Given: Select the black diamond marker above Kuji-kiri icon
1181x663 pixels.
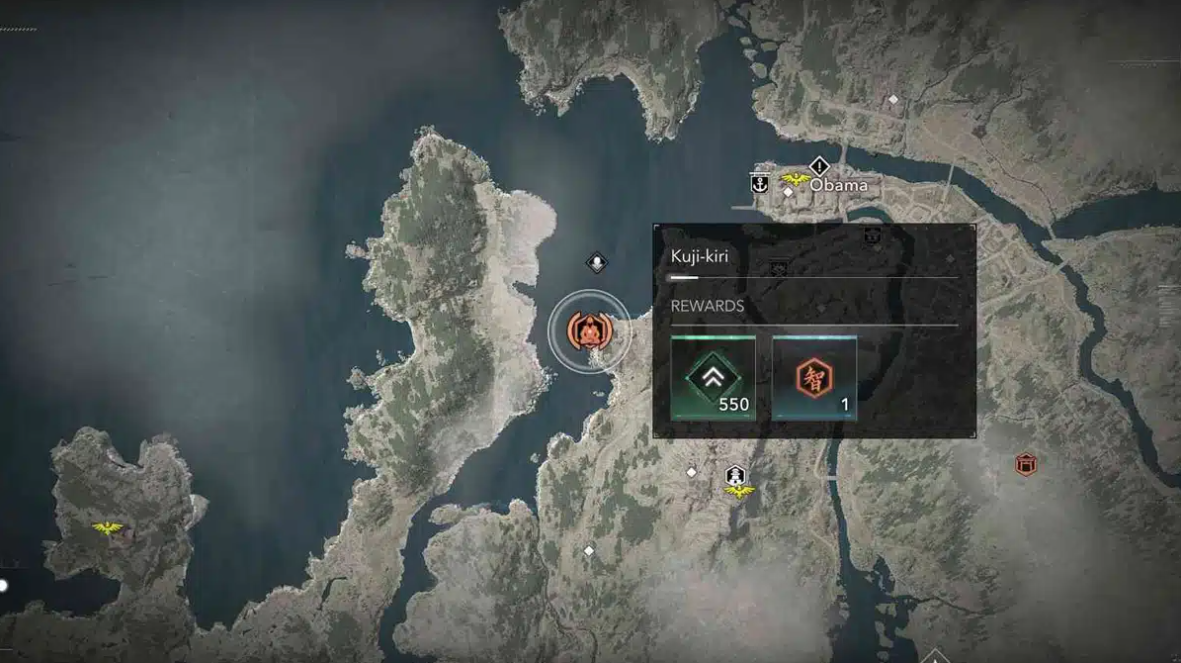Looking at the screenshot, I should click(597, 263).
